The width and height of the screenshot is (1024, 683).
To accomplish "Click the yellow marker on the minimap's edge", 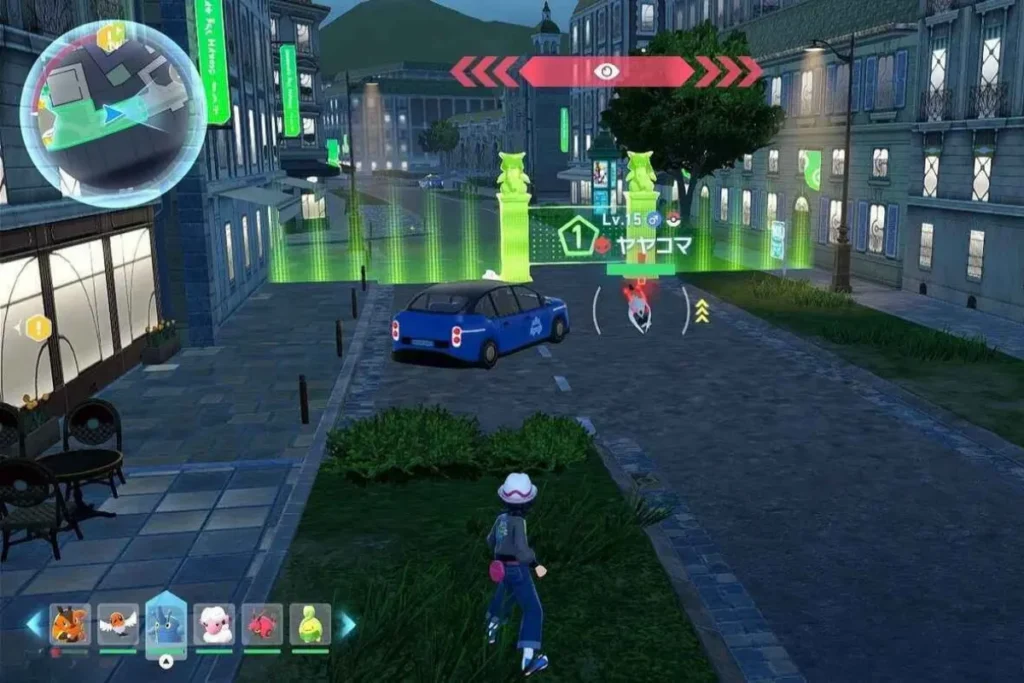I will 111,37.
